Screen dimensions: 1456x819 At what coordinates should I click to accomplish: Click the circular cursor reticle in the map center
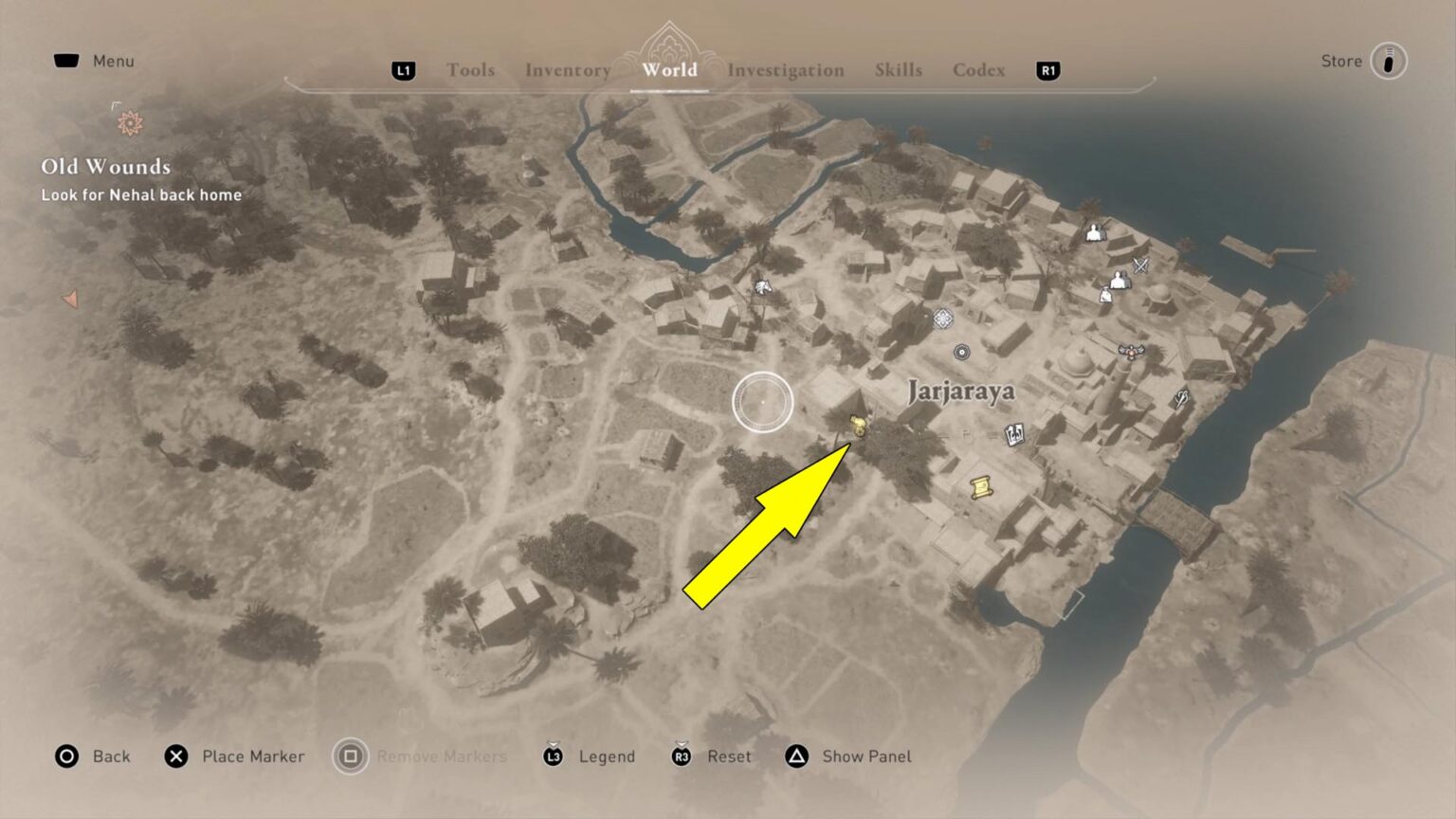pos(761,402)
